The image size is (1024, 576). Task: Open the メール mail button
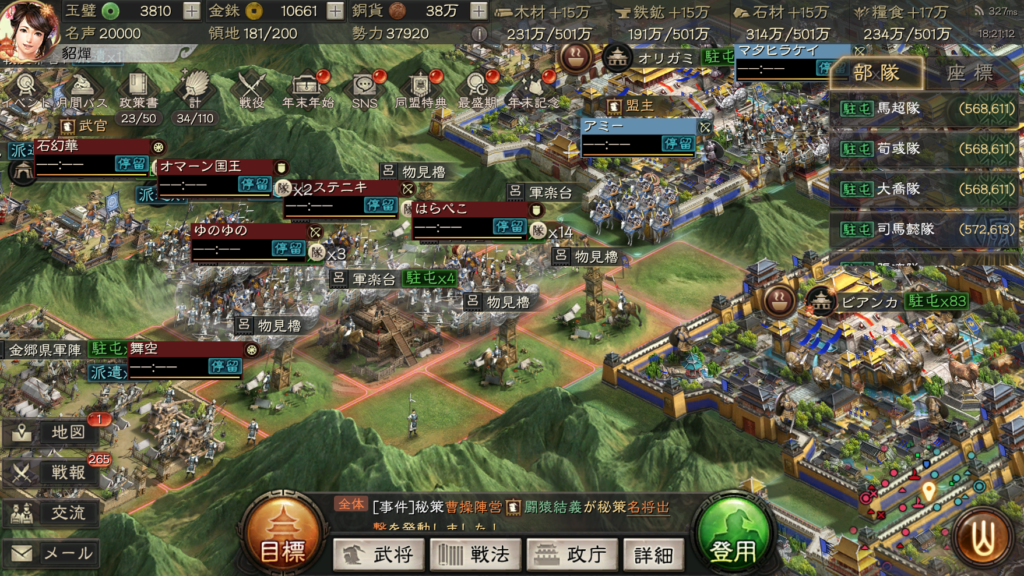click(52, 552)
